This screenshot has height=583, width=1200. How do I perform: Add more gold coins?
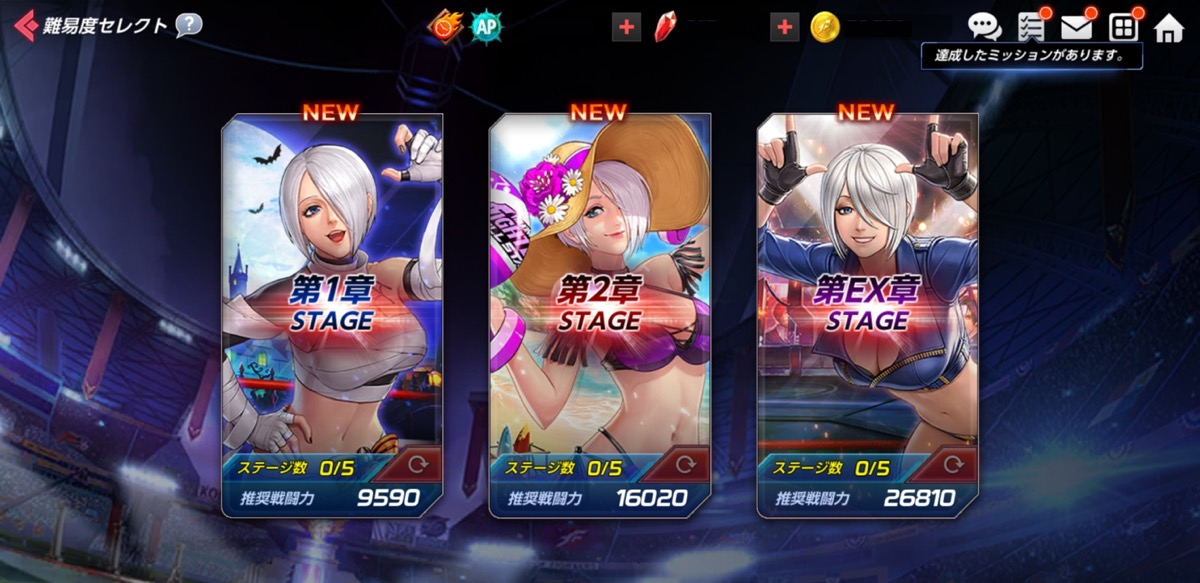[x=785, y=27]
